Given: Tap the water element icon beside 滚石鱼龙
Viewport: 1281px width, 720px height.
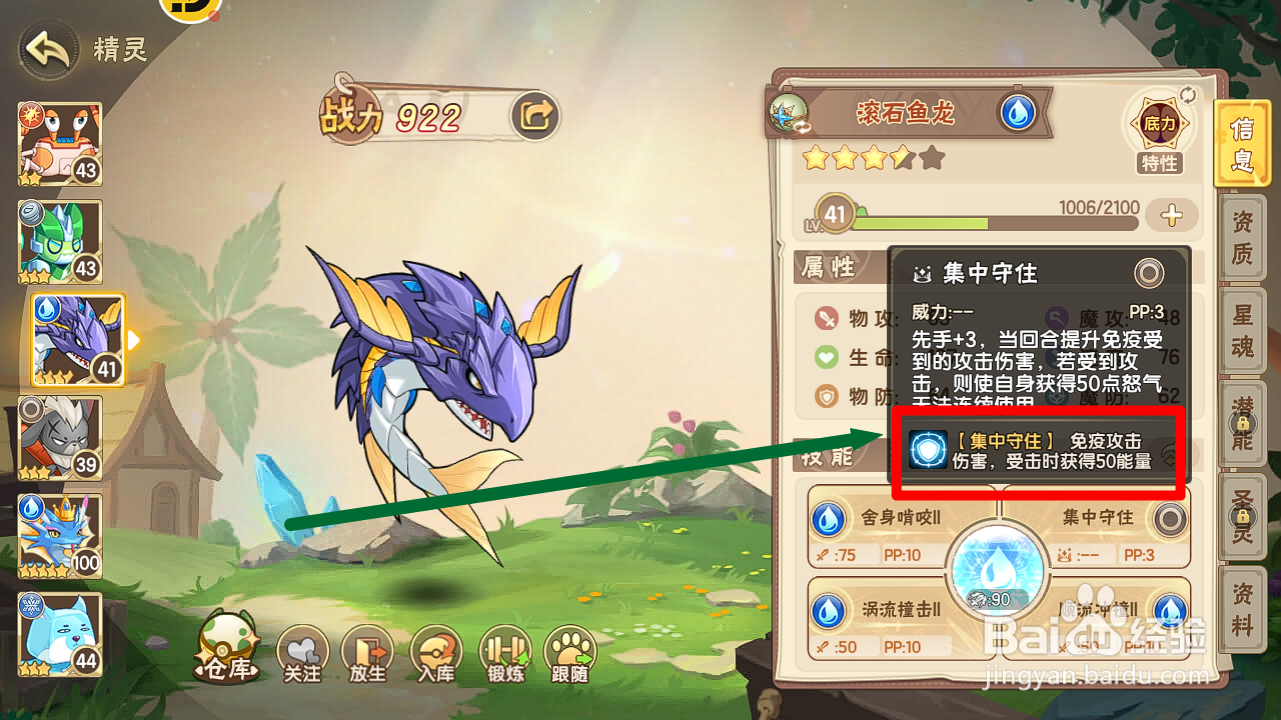Looking at the screenshot, I should coord(1020,114).
